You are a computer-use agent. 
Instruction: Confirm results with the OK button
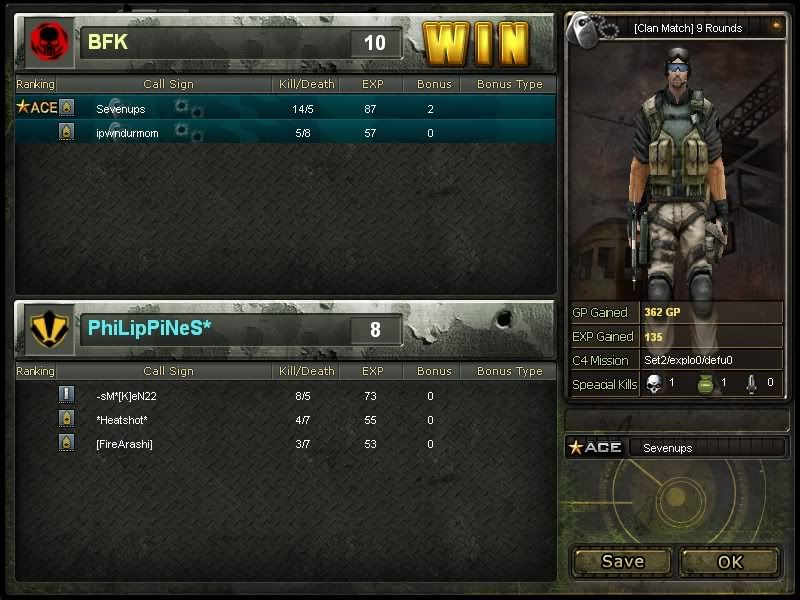[730, 562]
